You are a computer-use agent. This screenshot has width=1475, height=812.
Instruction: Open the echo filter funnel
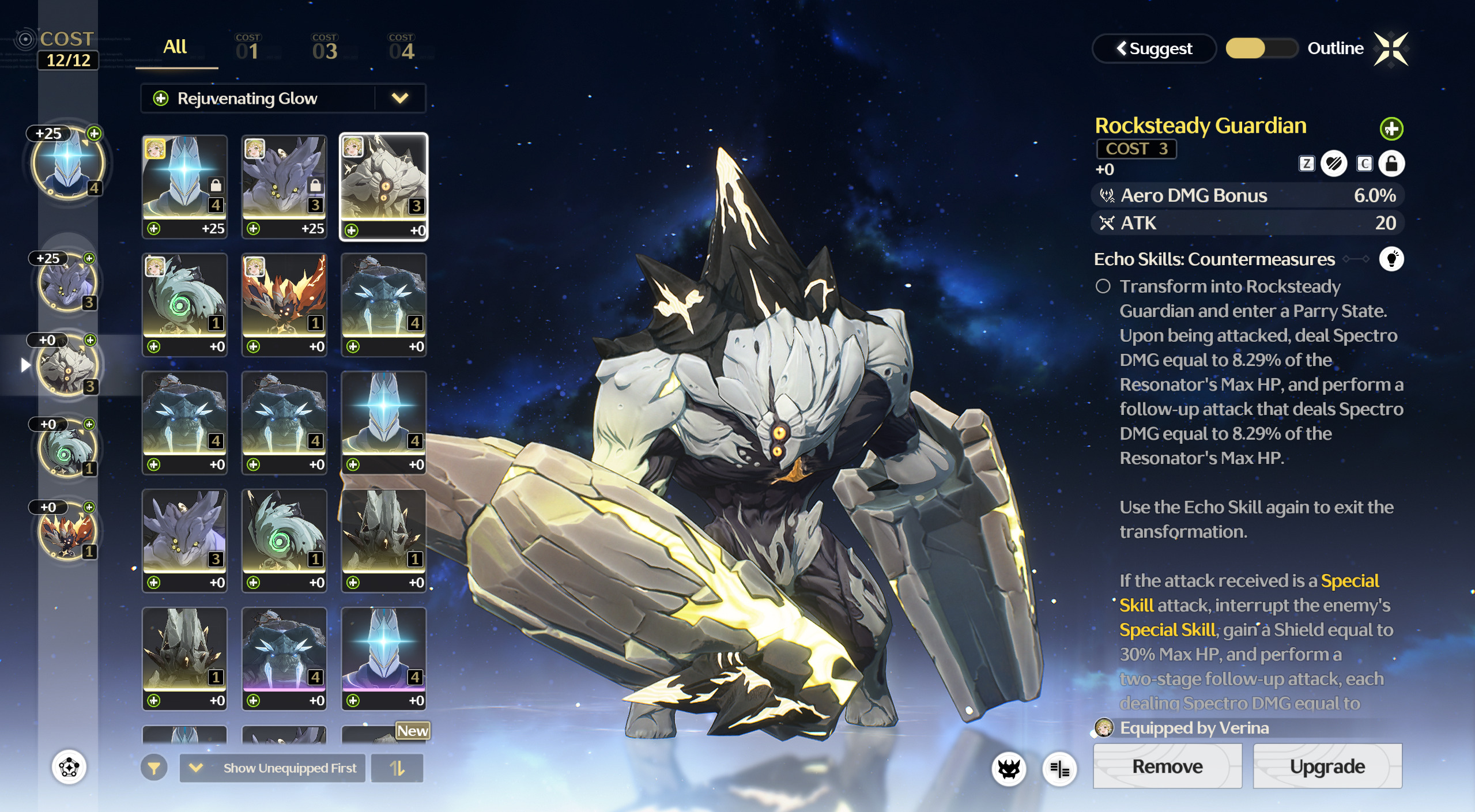point(154,768)
